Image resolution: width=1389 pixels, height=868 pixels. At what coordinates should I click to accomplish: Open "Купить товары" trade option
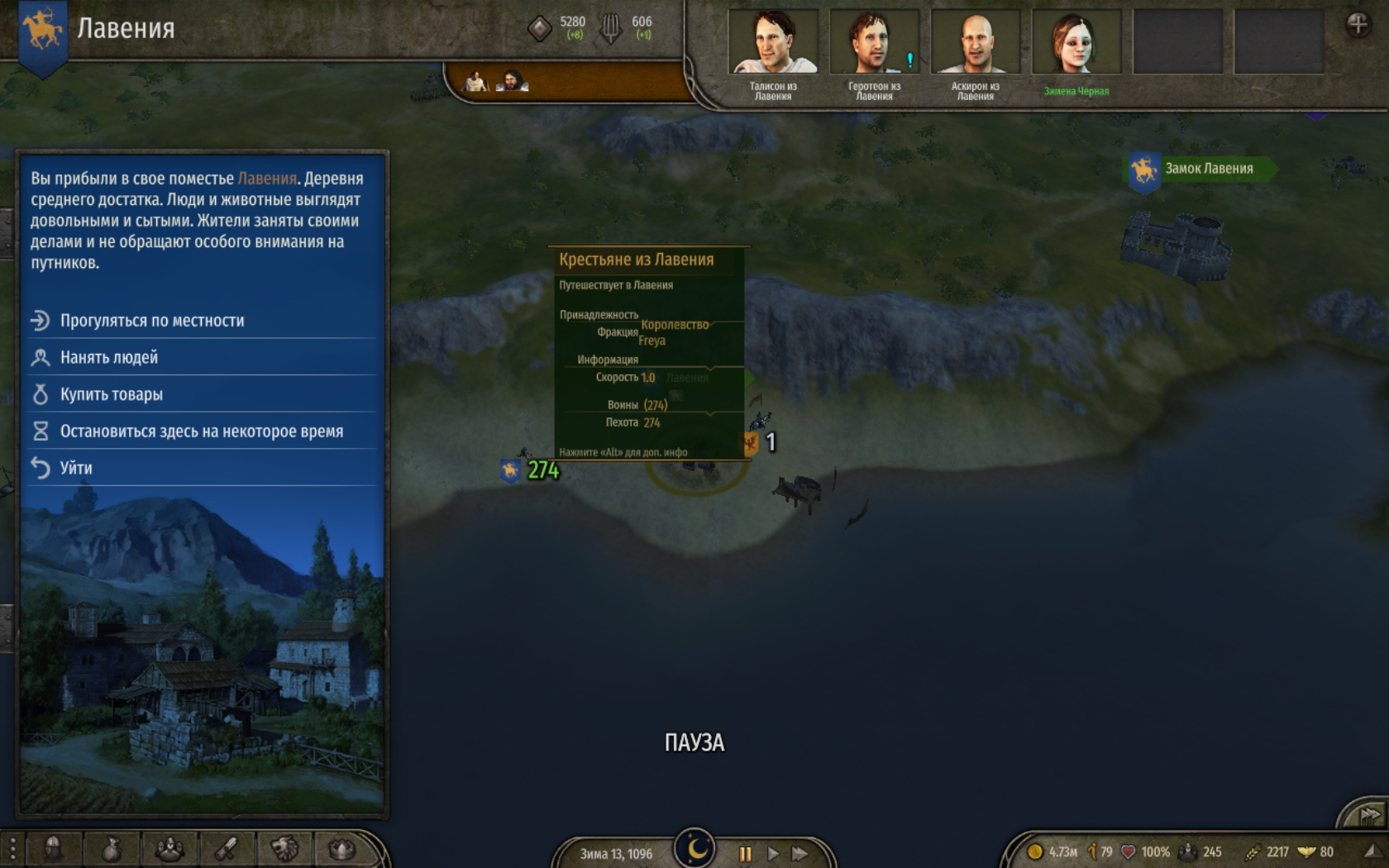point(112,394)
